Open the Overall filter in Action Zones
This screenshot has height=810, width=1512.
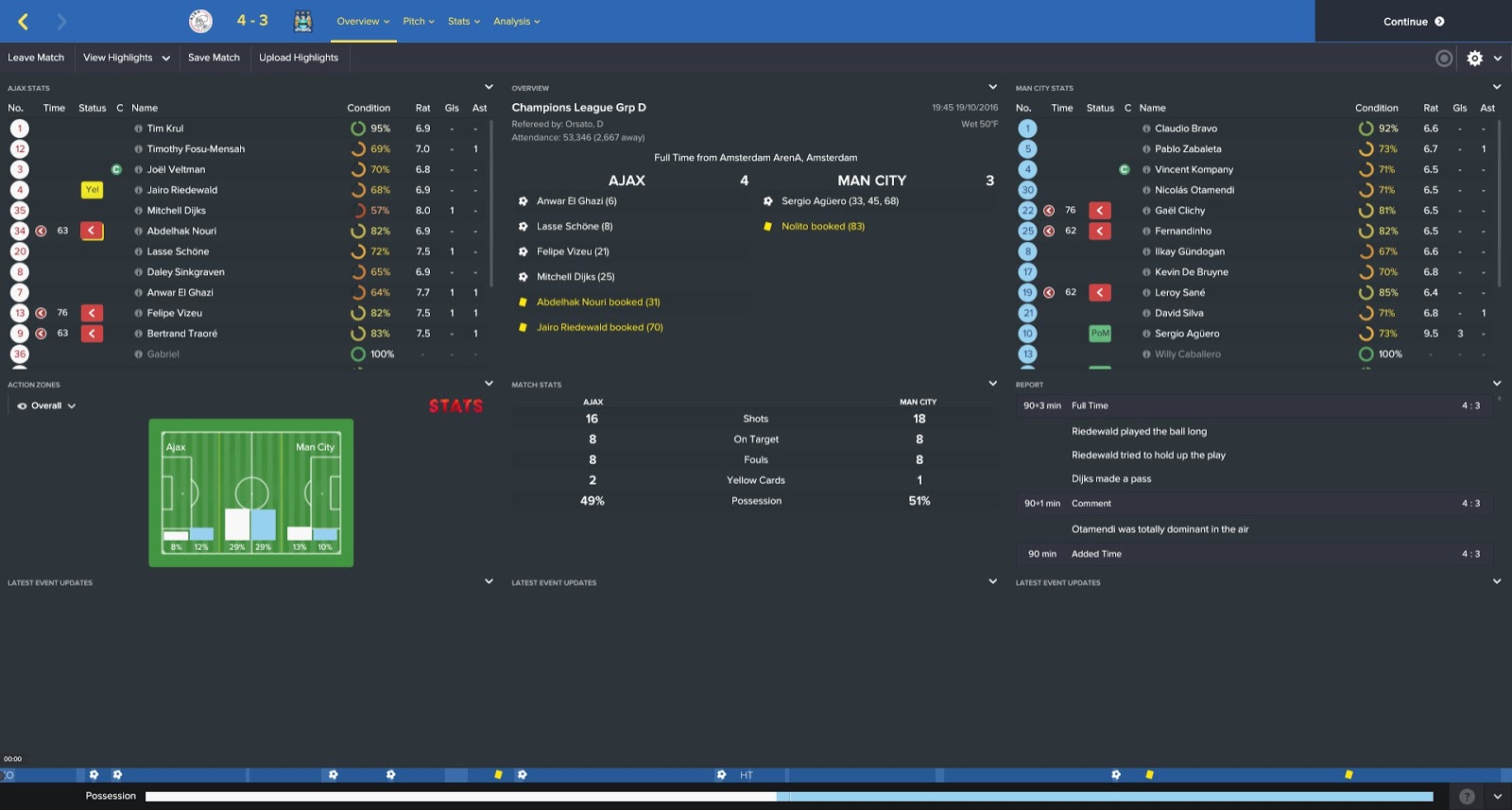pyautogui.click(x=43, y=405)
